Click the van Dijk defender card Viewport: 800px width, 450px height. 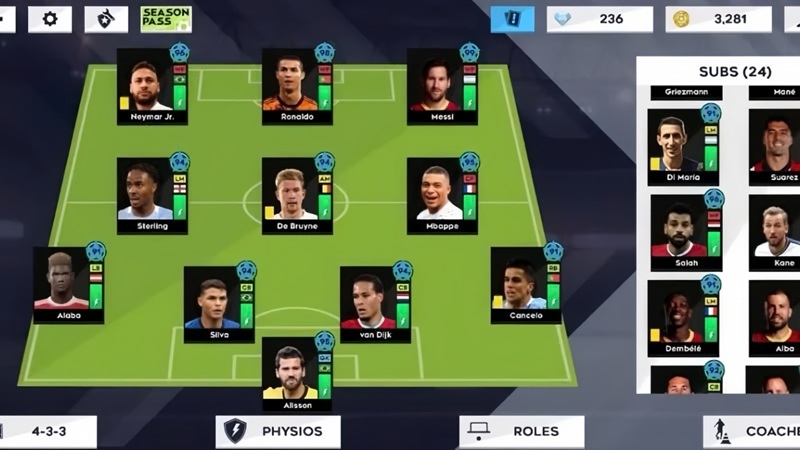375,304
